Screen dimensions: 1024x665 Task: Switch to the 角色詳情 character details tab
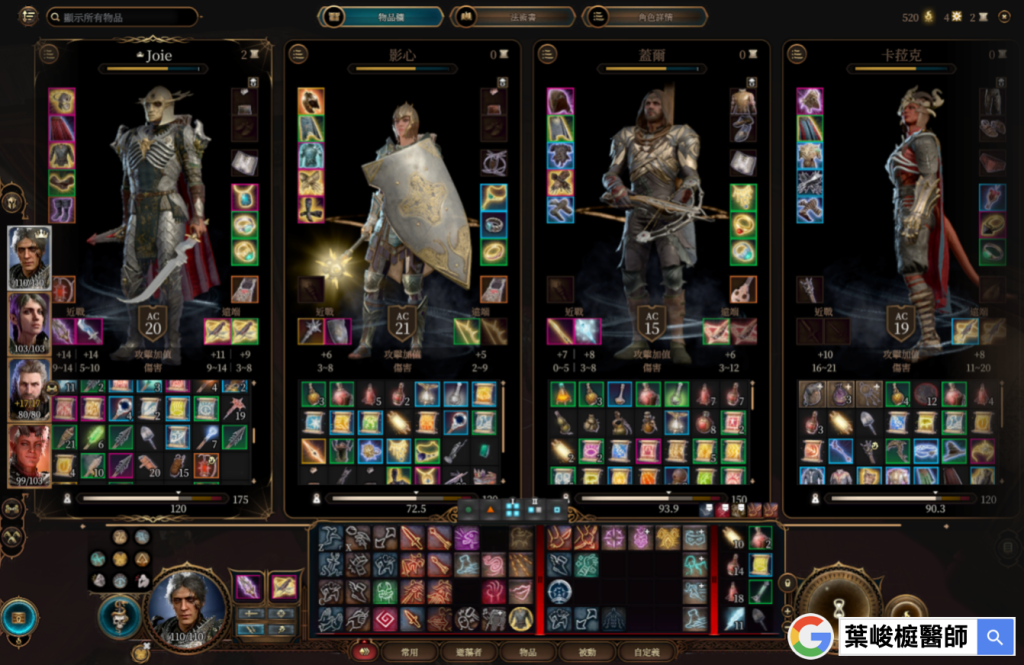tap(645, 17)
